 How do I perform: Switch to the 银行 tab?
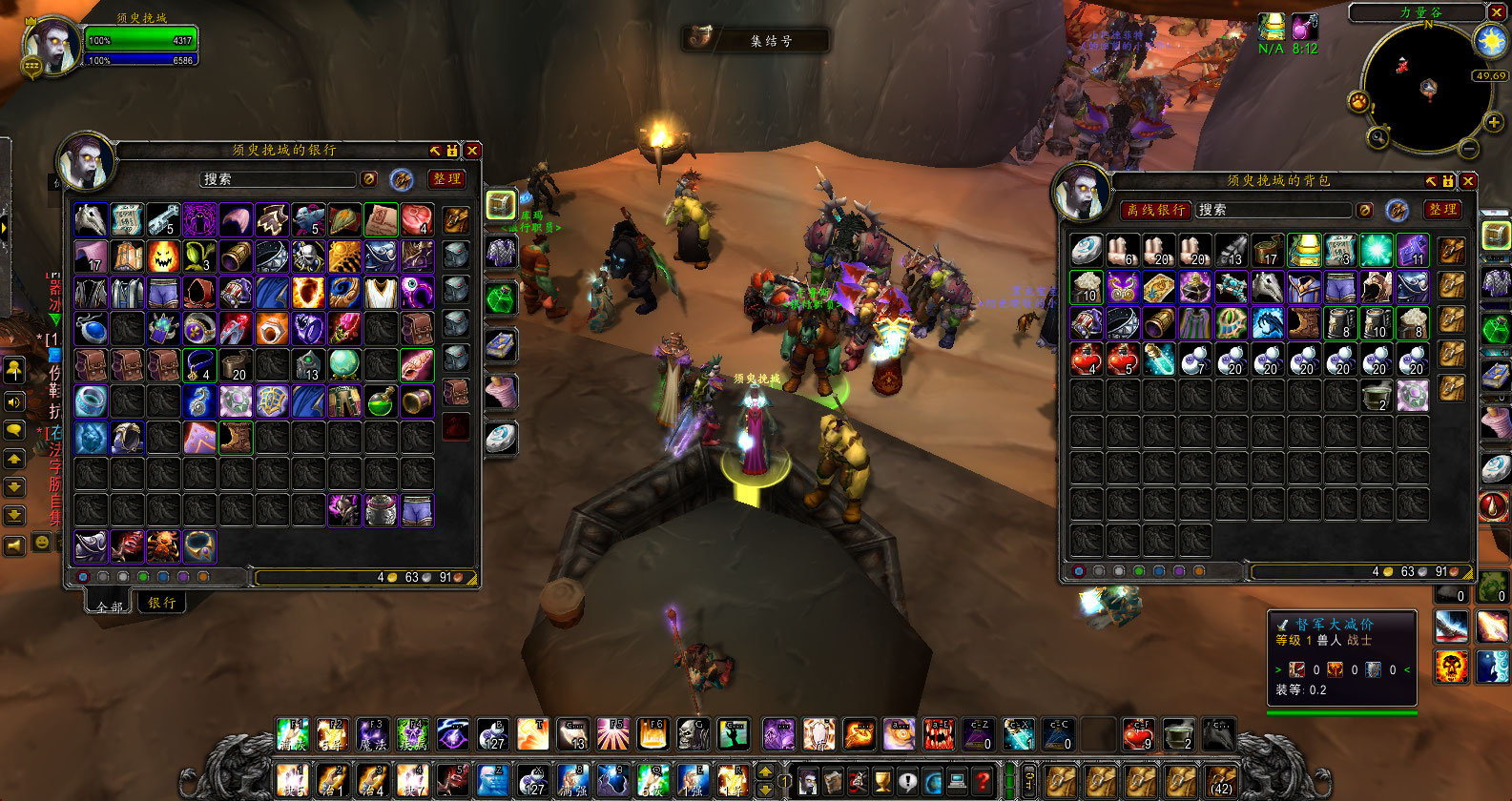161,603
